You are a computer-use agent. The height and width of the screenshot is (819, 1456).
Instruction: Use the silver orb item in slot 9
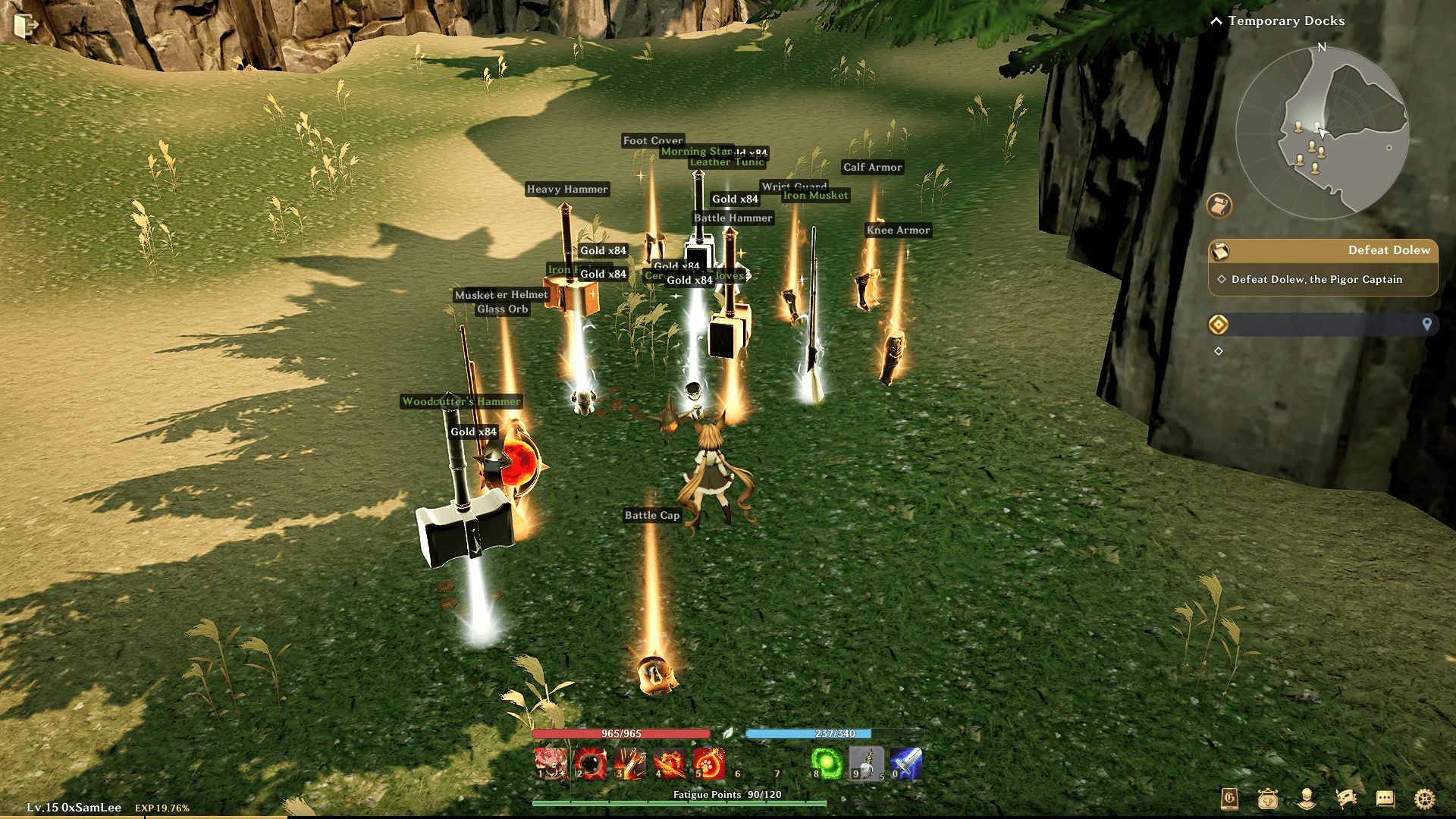(x=866, y=764)
